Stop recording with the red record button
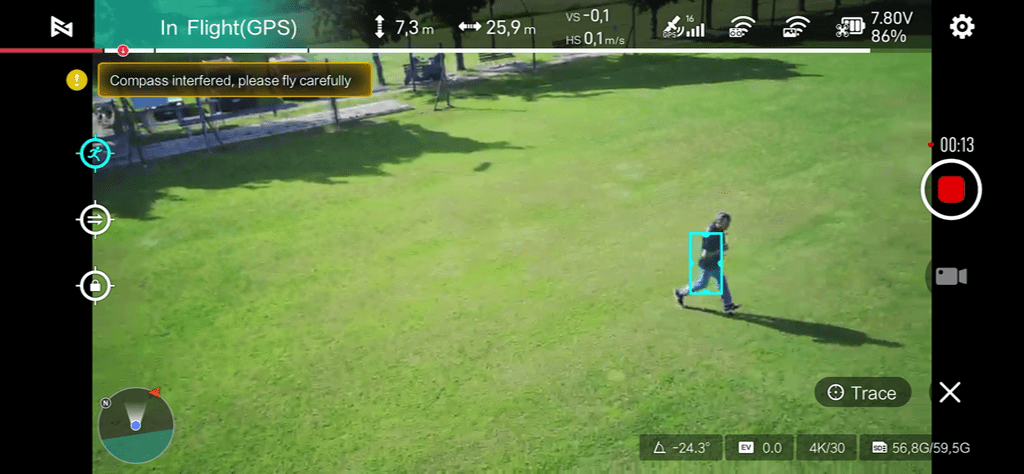1024x474 pixels. point(951,189)
